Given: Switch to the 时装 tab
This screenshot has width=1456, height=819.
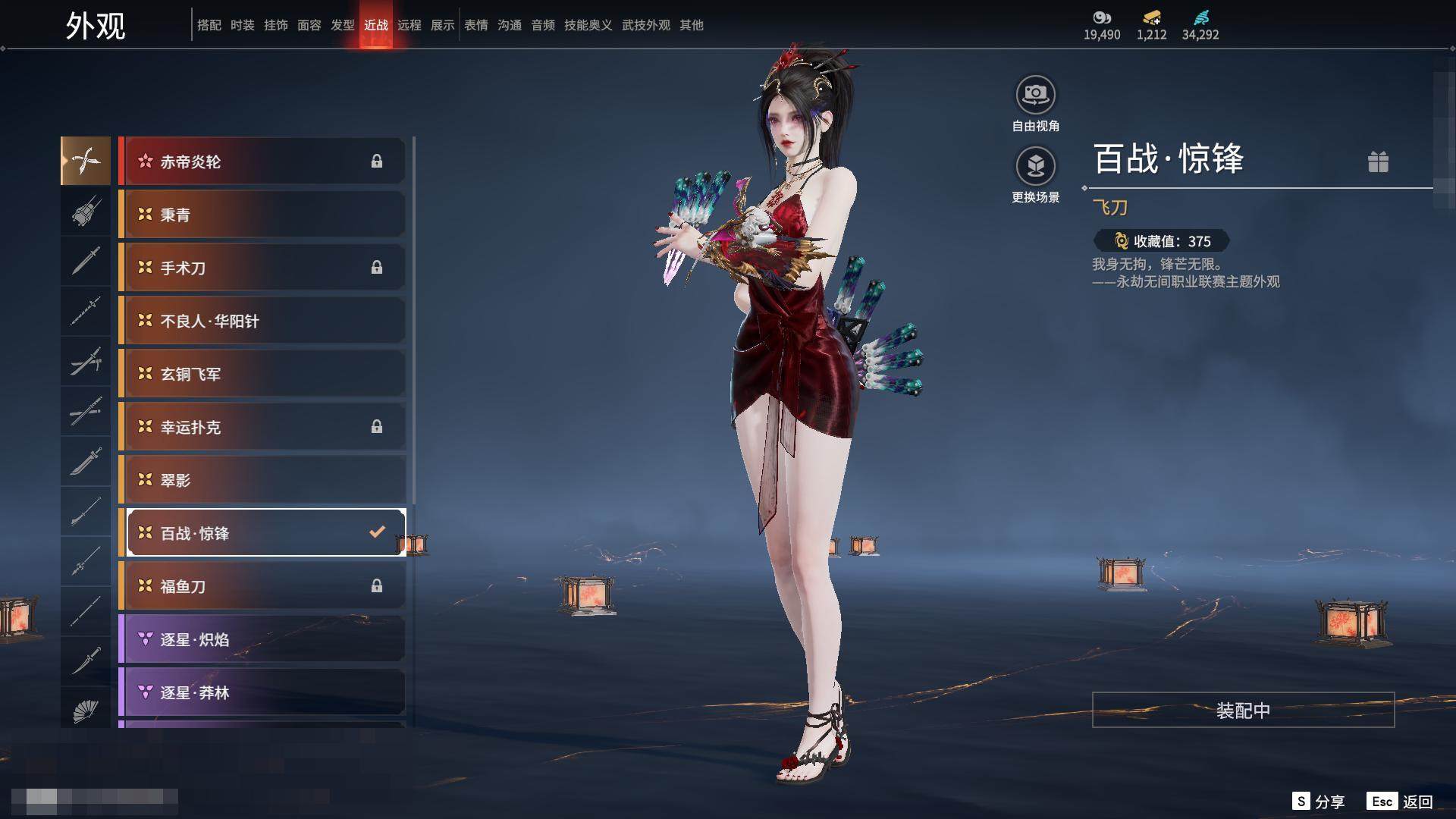Looking at the screenshot, I should (x=243, y=25).
